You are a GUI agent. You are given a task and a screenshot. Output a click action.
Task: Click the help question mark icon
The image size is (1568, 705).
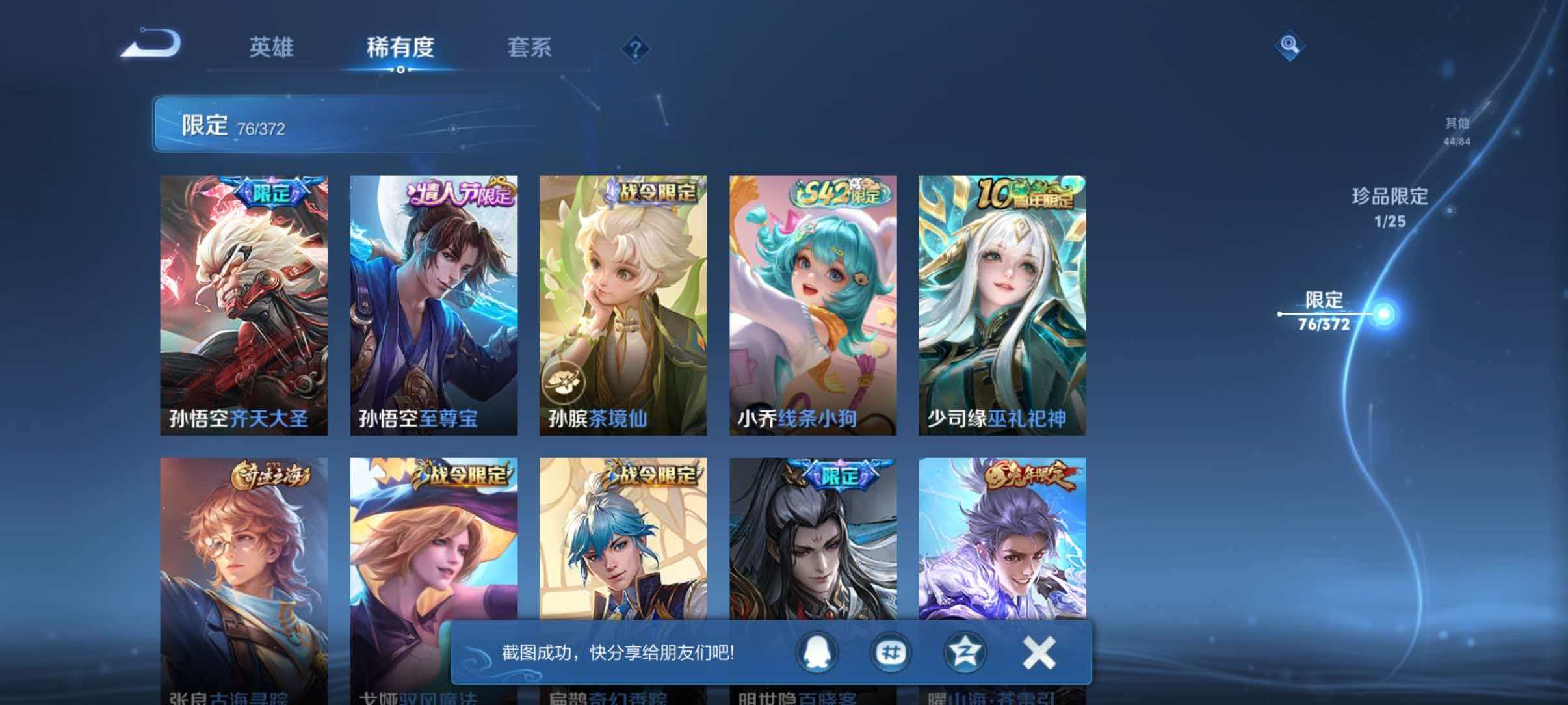click(x=636, y=49)
